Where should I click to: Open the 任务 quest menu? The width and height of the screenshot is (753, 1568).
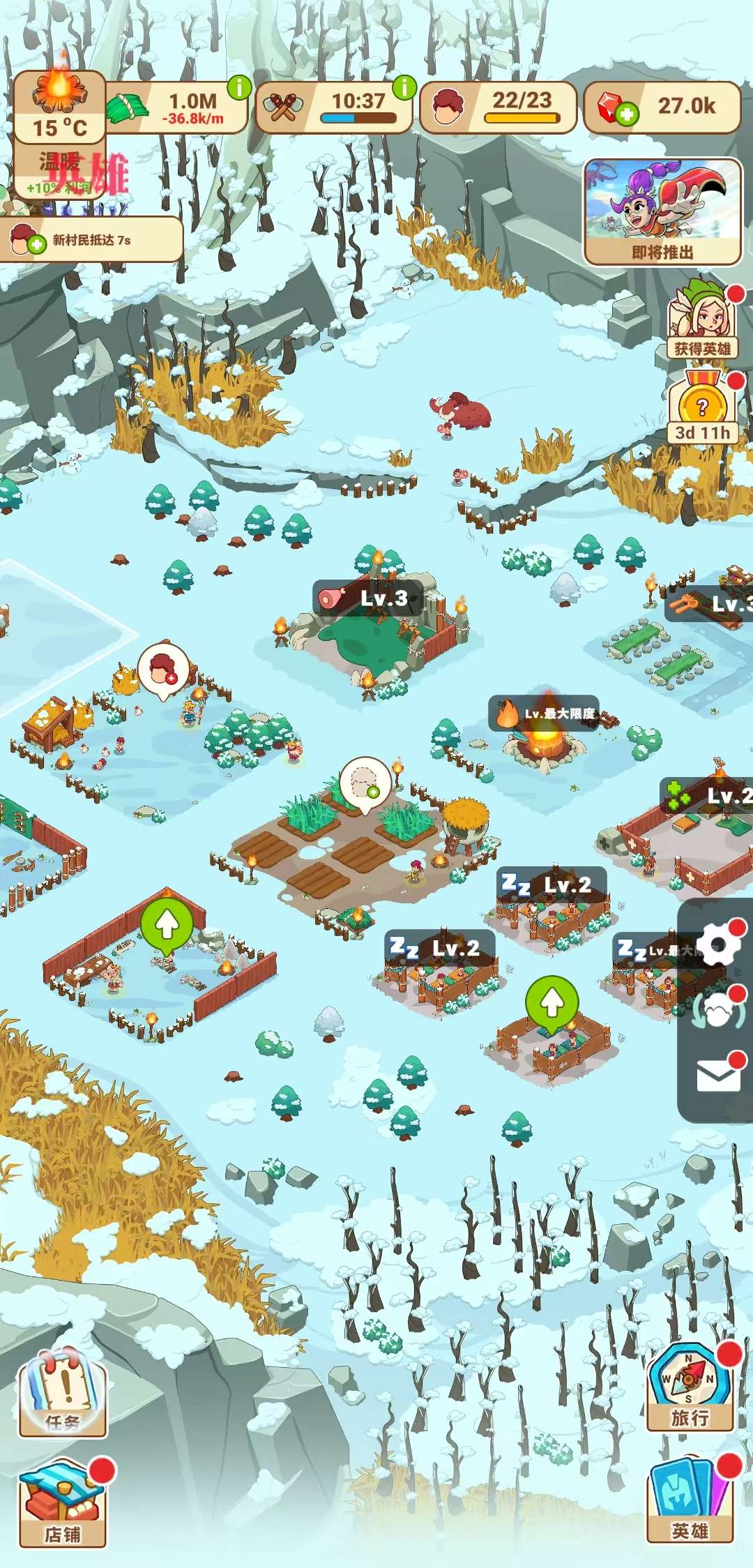(x=63, y=1392)
